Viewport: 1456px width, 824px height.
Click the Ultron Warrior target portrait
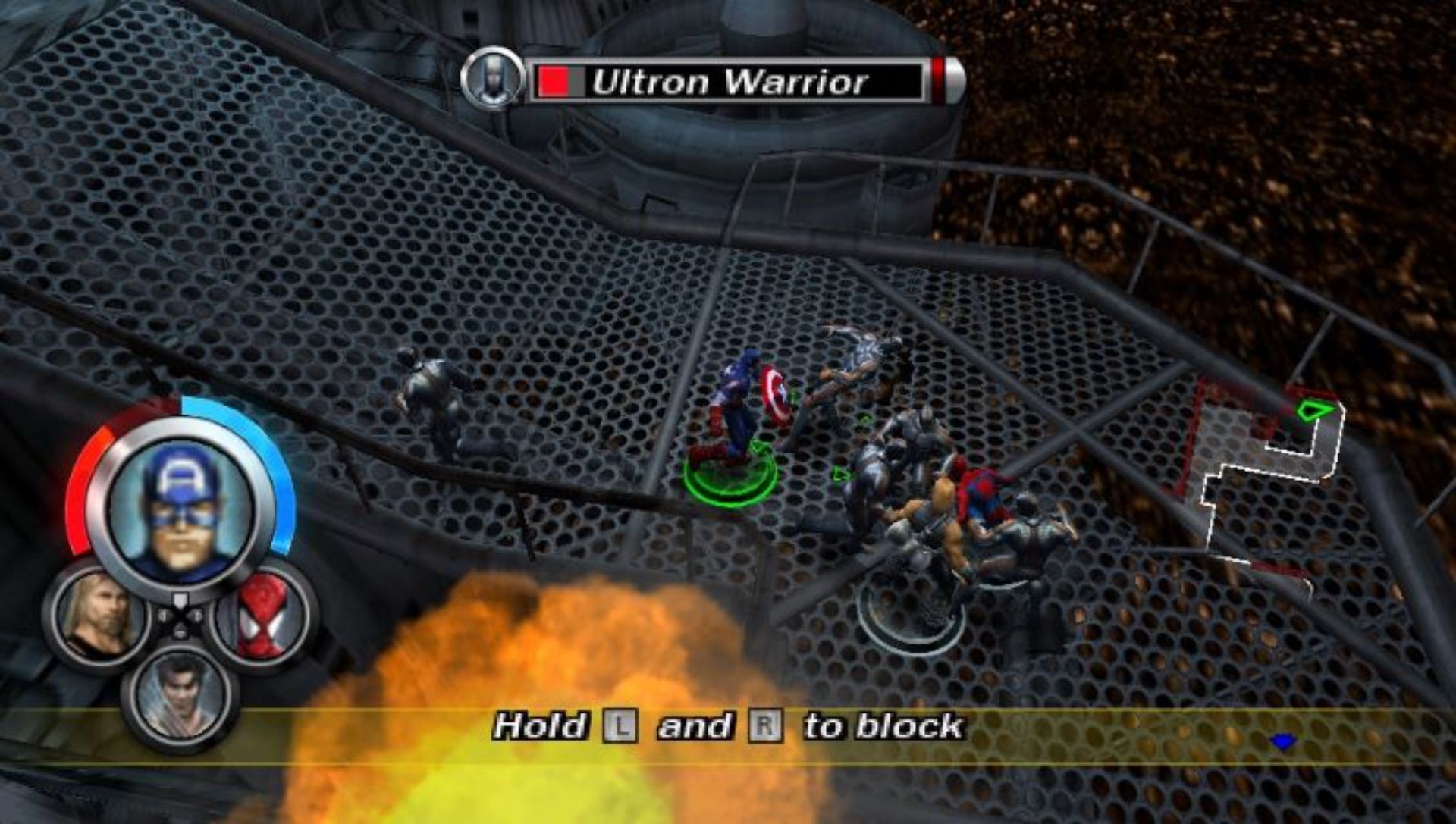(493, 78)
